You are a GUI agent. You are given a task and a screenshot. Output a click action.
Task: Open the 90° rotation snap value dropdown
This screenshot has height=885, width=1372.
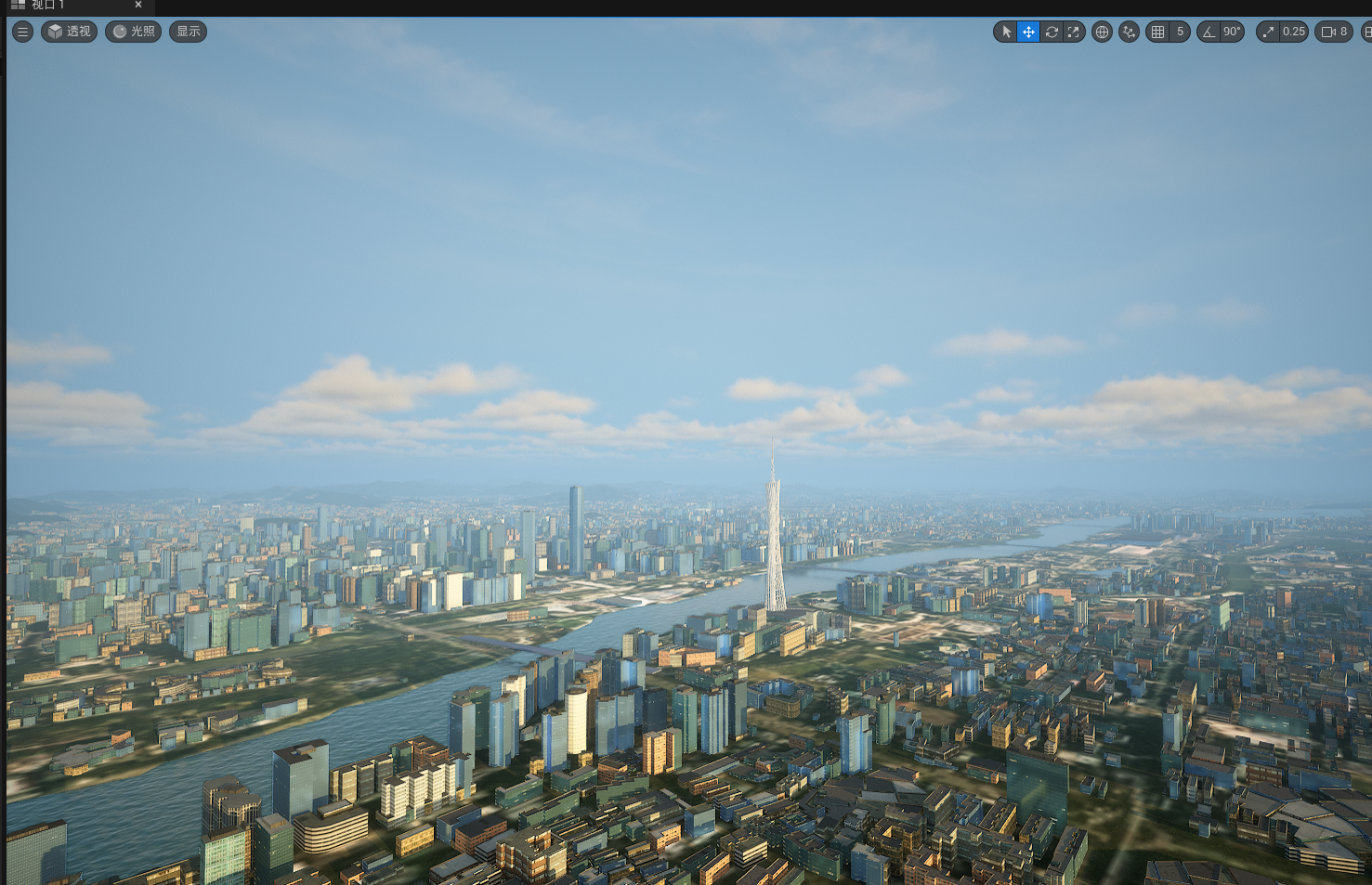tap(1232, 32)
